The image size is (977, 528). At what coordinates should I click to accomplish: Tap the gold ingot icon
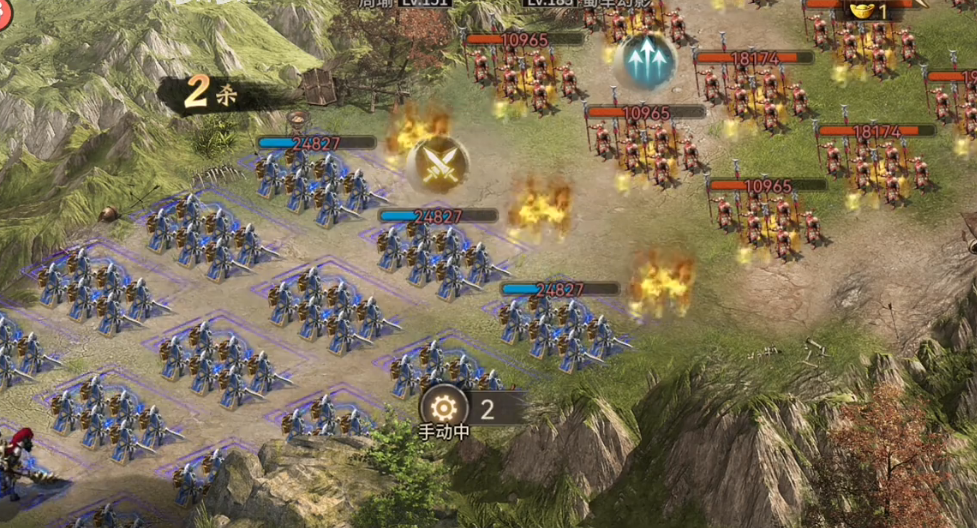pyautogui.click(x=861, y=12)
